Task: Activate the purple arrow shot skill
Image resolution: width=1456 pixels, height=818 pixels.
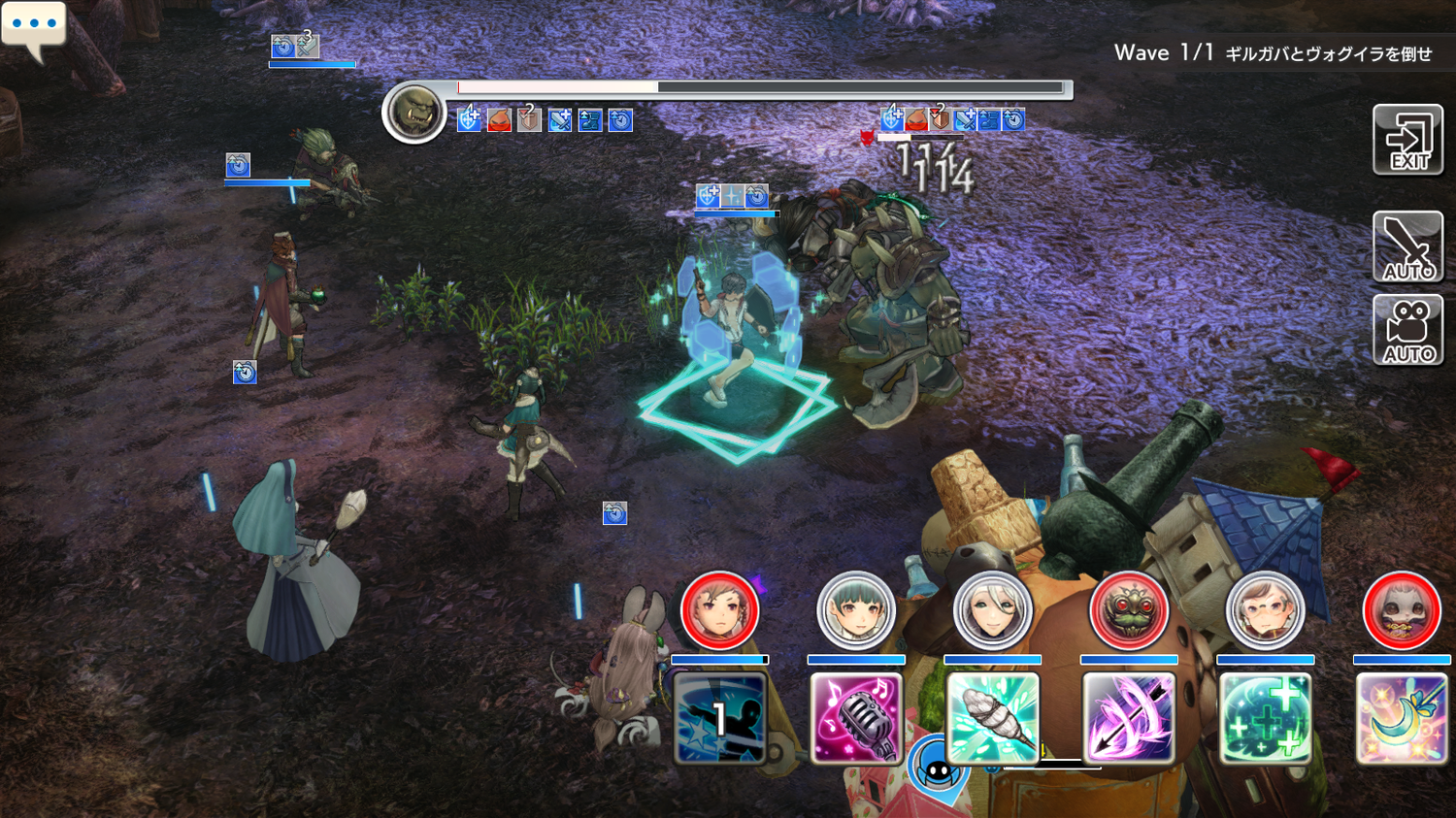Action: [1129, 718]
